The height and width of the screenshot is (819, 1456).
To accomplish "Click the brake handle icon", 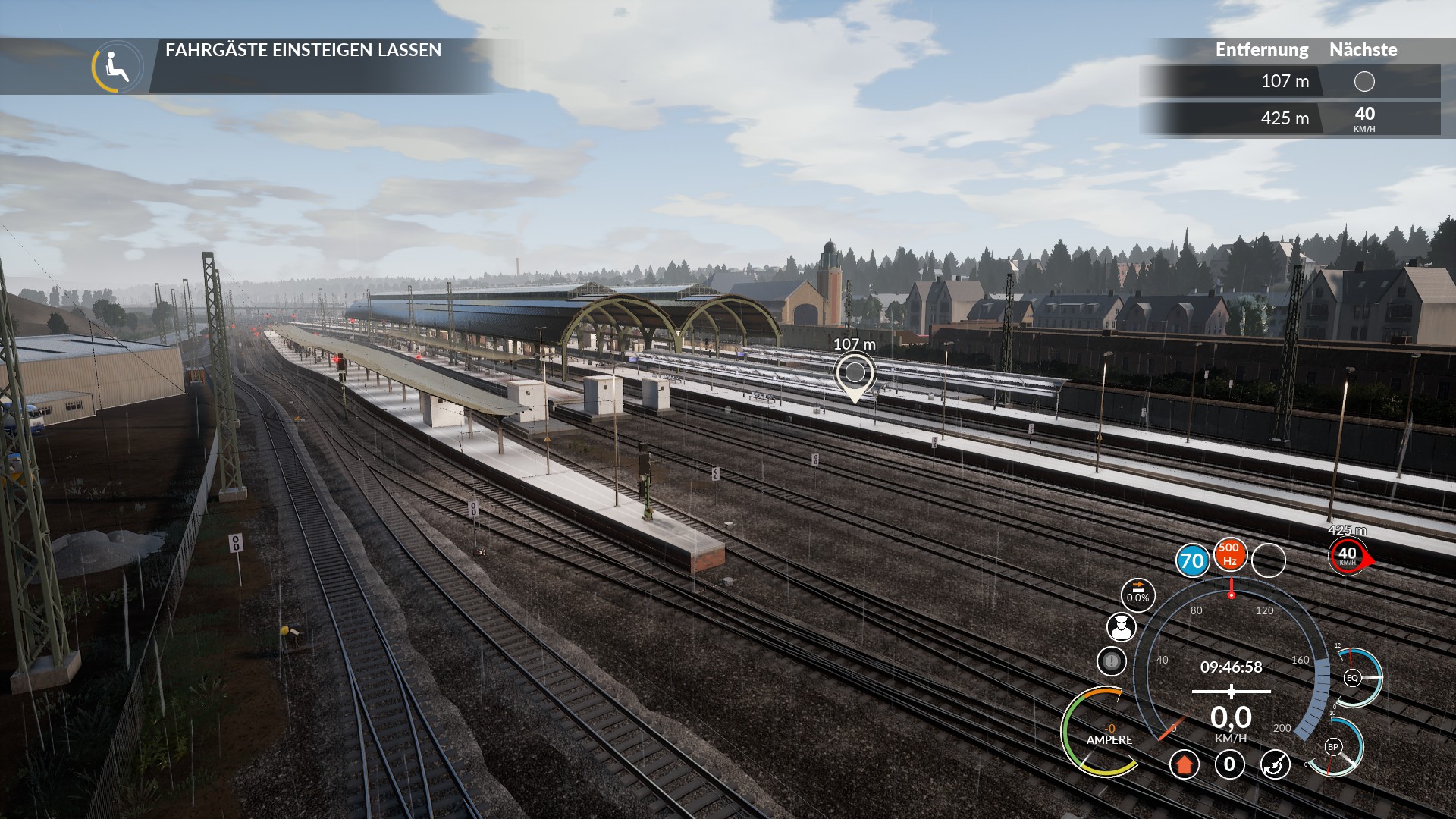I will pos(1275,764).
